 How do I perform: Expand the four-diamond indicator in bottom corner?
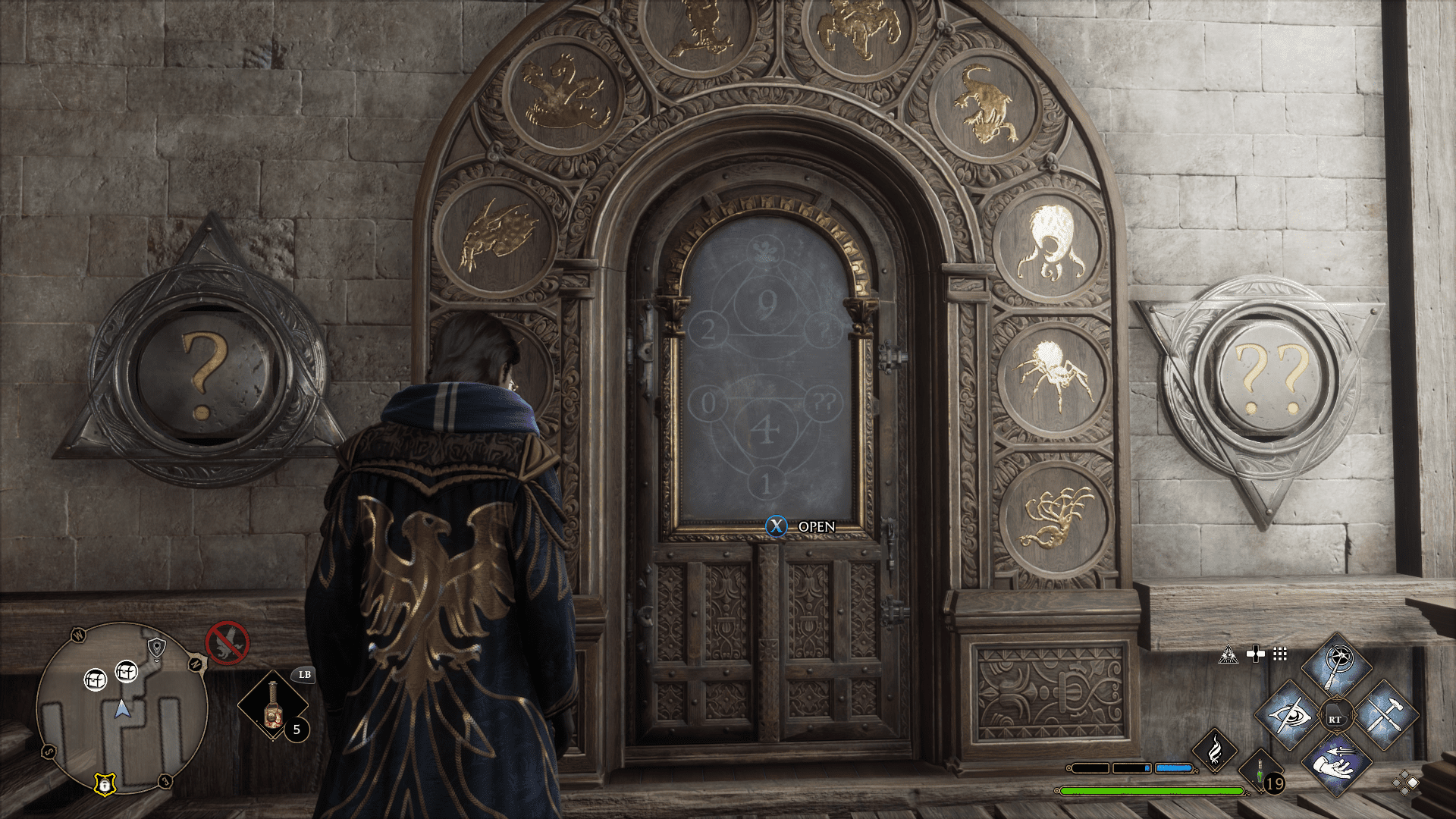[1404, 783]
